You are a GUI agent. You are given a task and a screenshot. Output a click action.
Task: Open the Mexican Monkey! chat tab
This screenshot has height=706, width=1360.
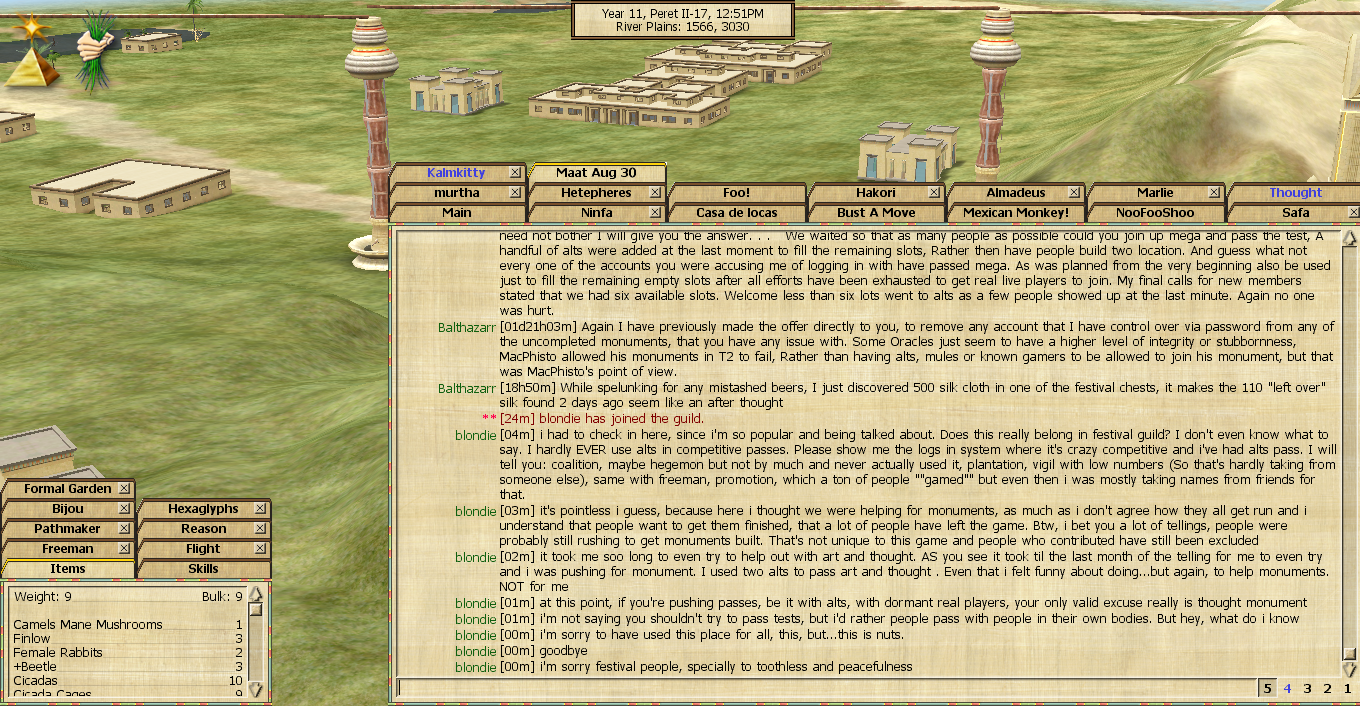coord(1016,213)
